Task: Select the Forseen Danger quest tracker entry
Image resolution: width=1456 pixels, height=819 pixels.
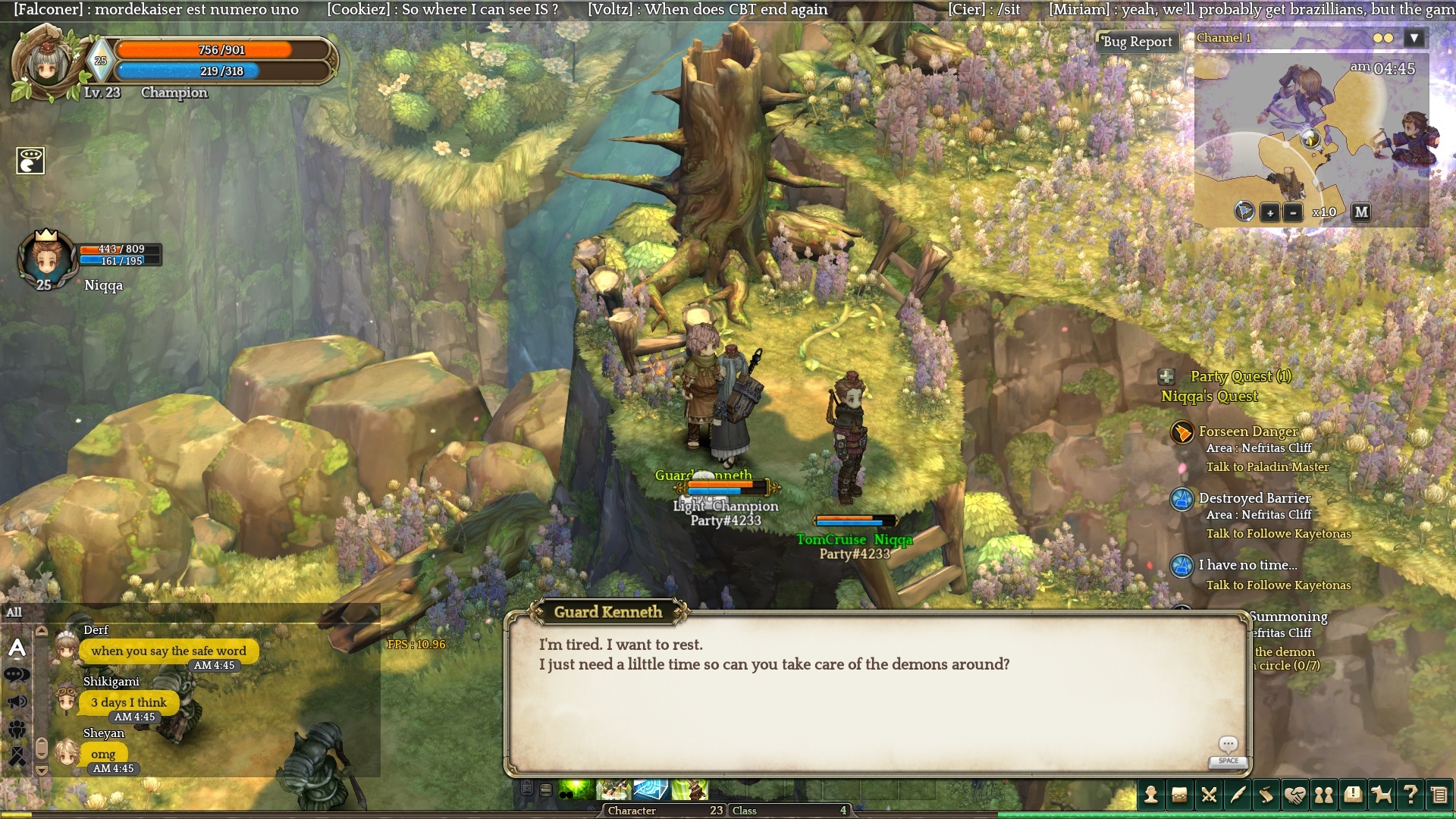Action: pos(1247,431)
